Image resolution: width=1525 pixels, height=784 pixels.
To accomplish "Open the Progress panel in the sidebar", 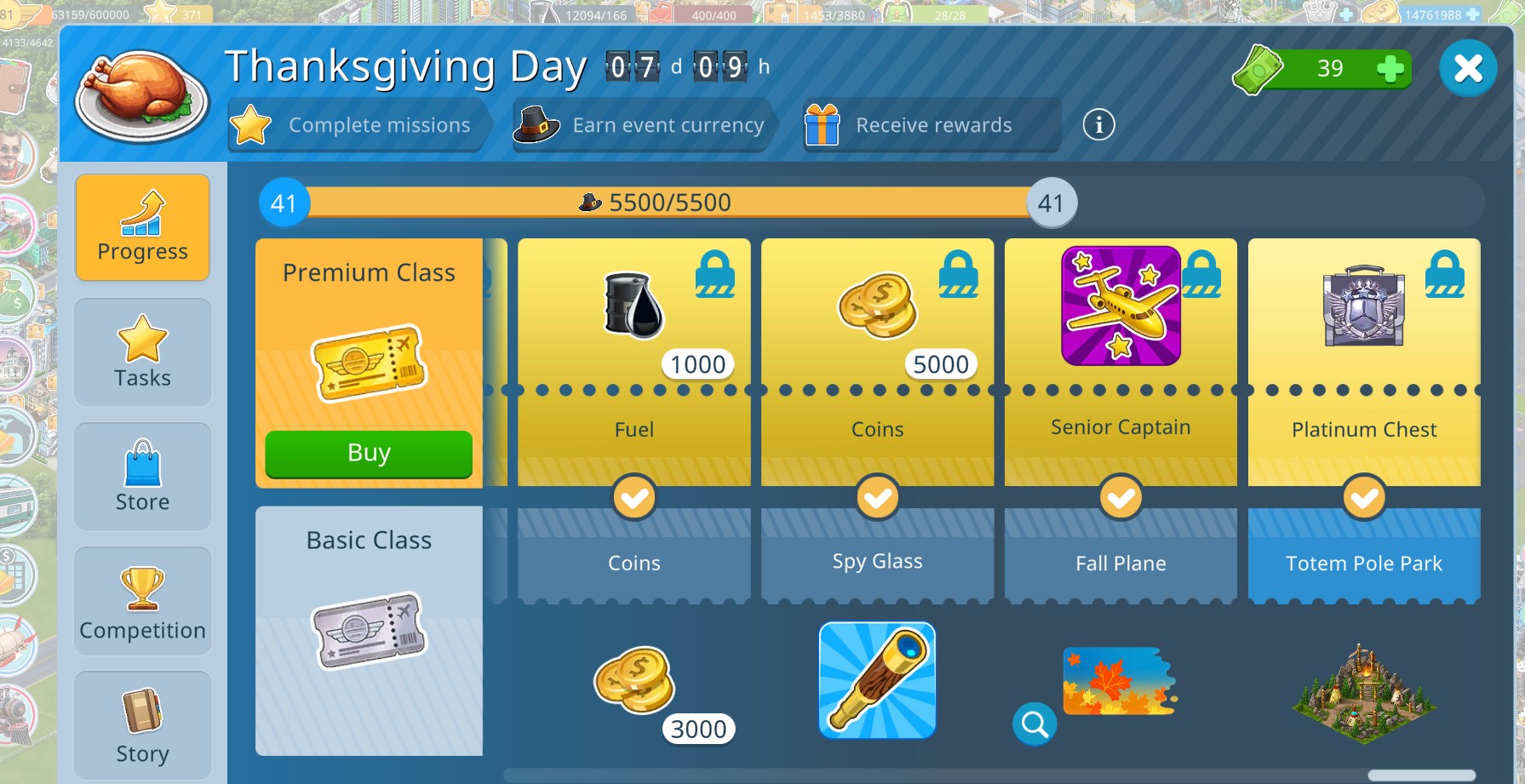I will click(142, 226).
